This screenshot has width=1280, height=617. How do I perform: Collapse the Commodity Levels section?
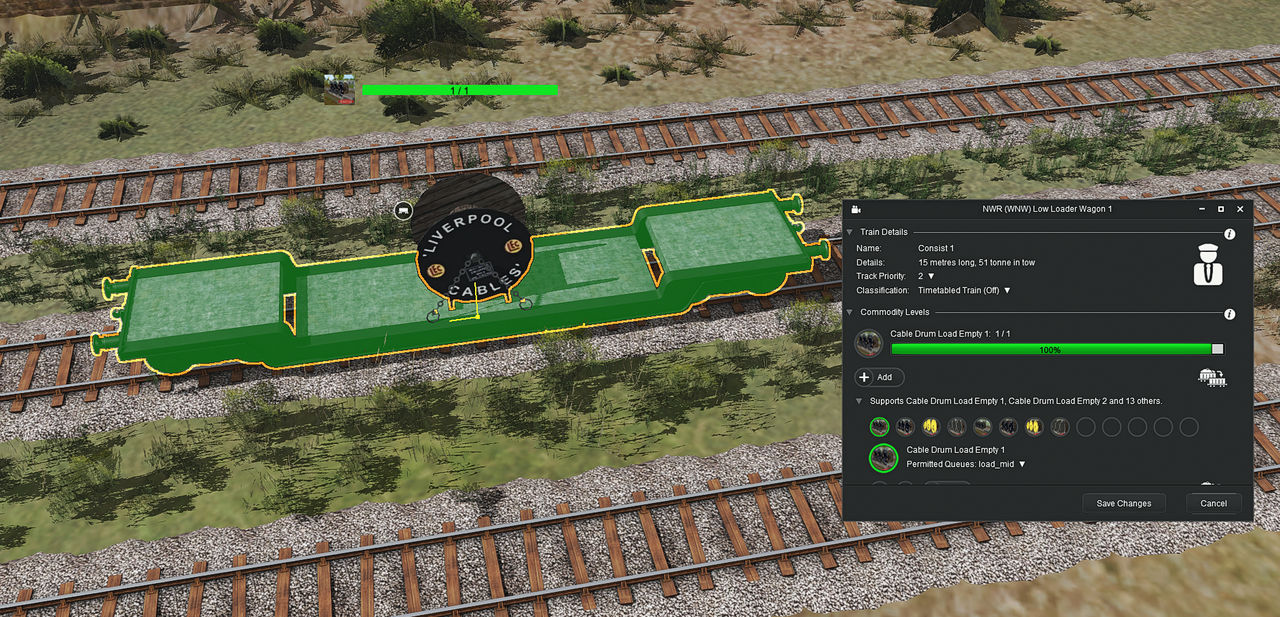tap(850, 313)
